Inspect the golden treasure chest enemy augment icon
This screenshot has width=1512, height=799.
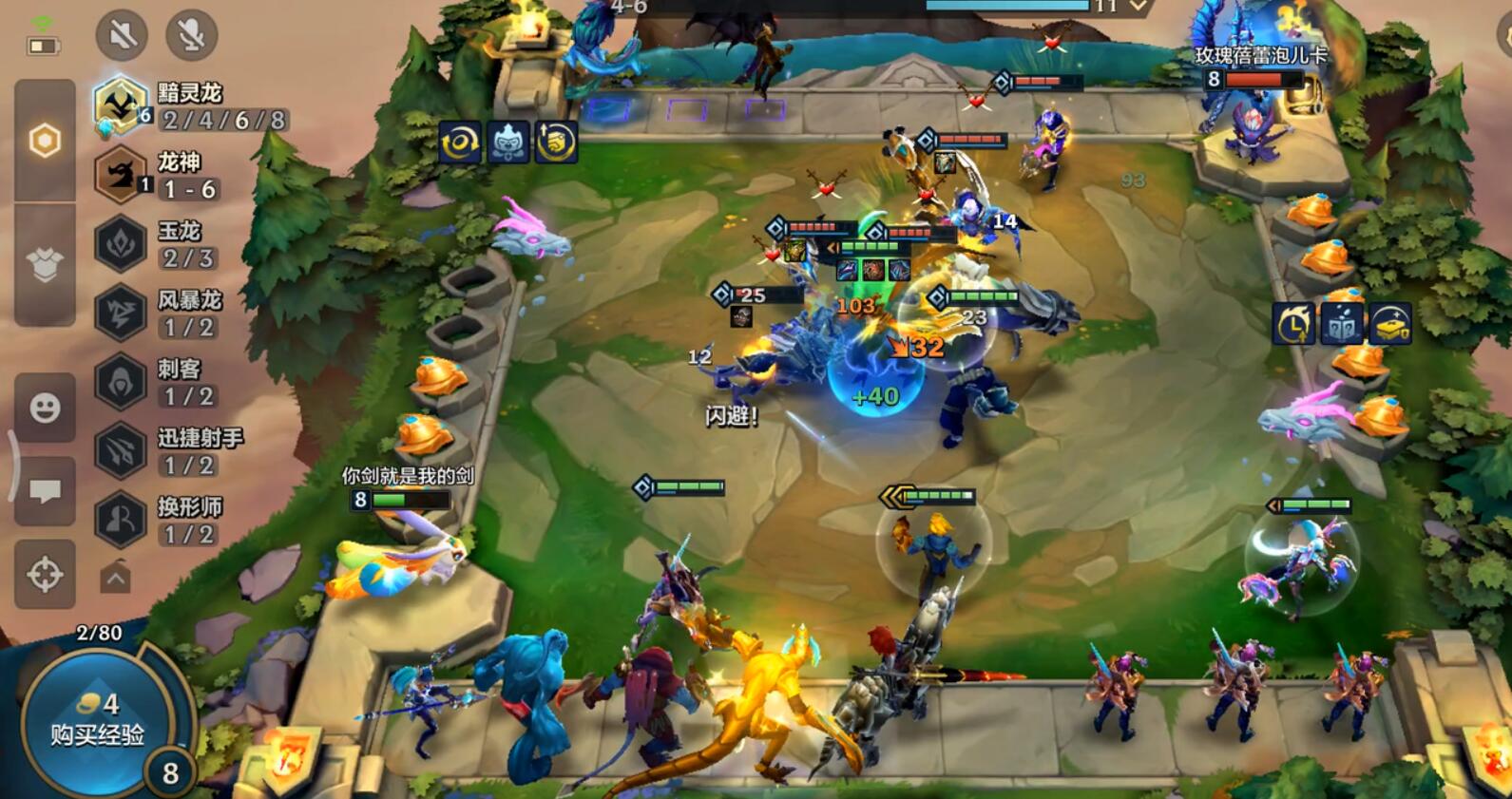click(x=1388, y=324)
